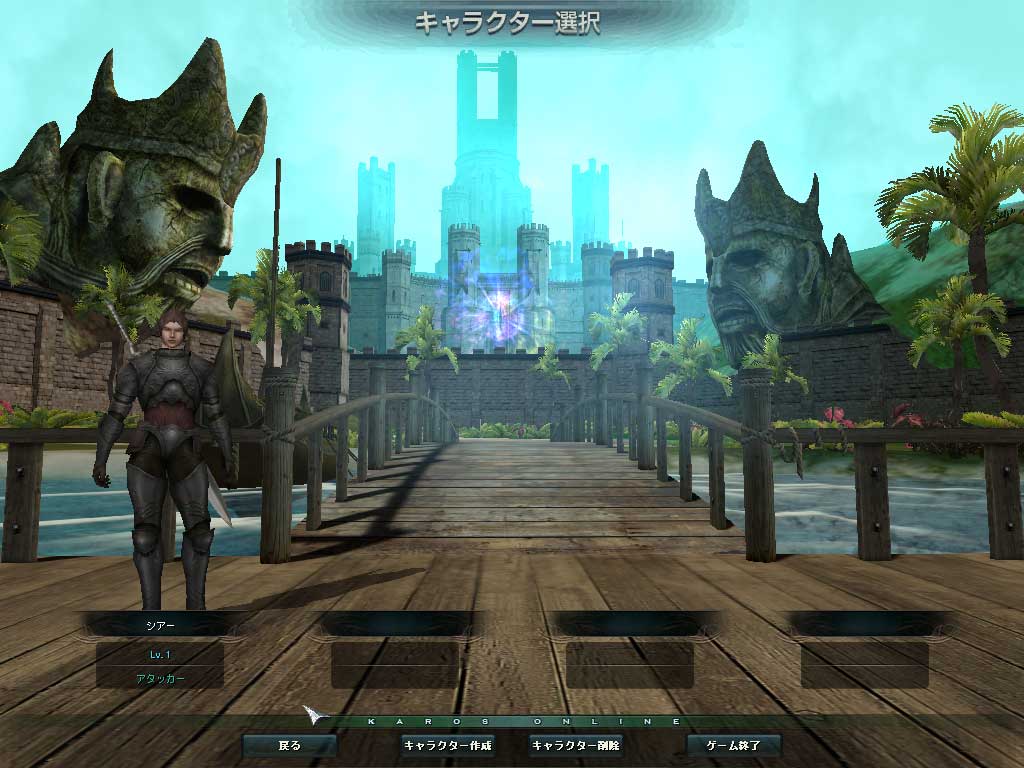Select the シアー character name slot
The image size is (1024, 768).
click(x=160, y=624)
